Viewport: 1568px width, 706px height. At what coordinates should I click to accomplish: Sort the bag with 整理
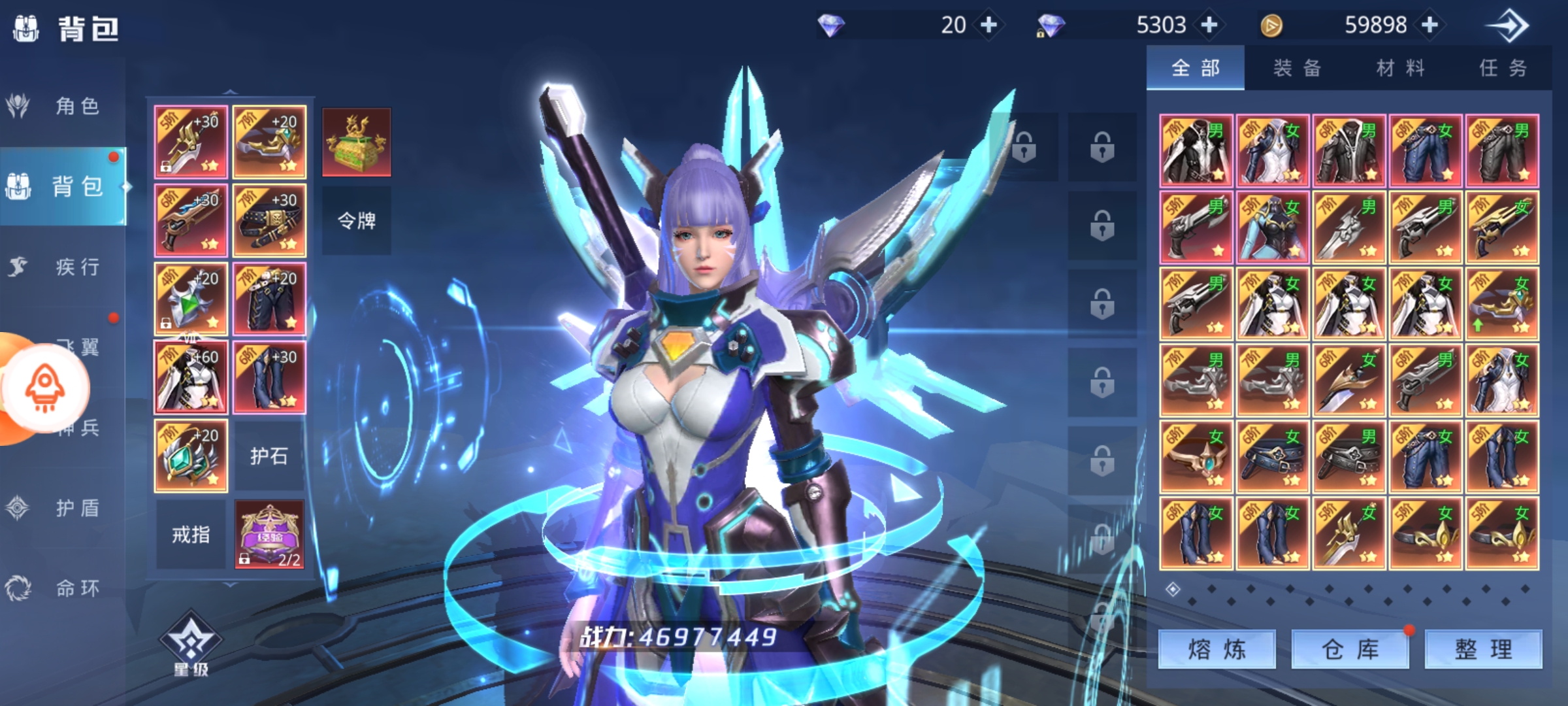coord(1483,650)
